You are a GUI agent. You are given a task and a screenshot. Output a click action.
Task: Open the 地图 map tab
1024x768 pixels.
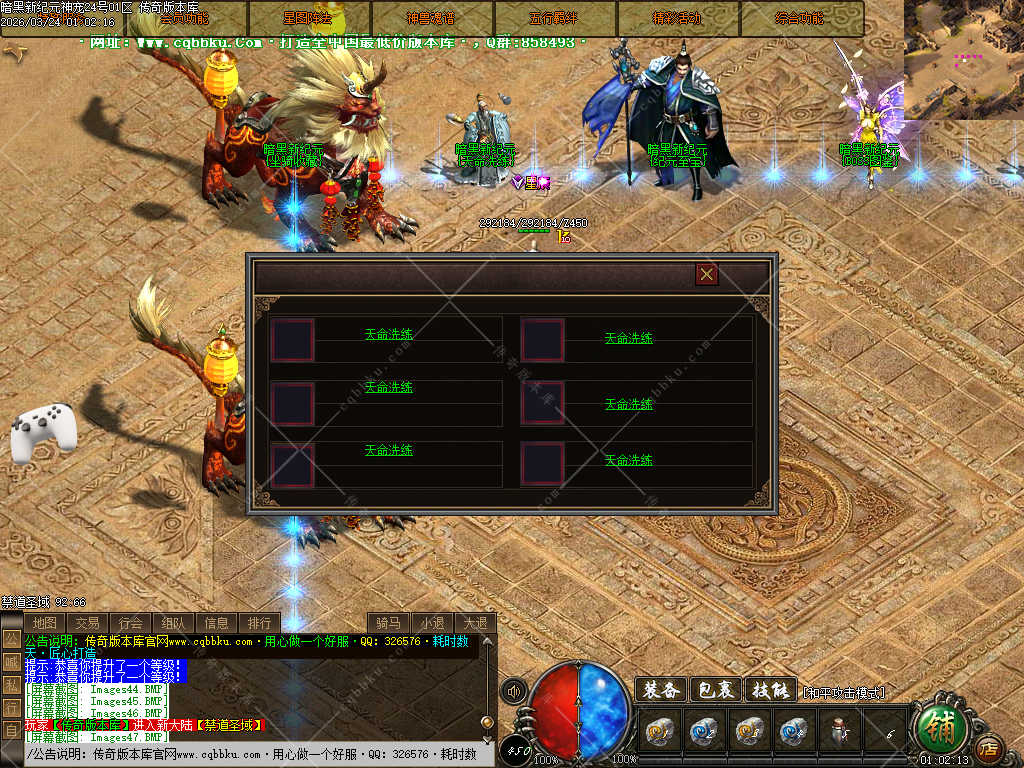tap(44, 623)
